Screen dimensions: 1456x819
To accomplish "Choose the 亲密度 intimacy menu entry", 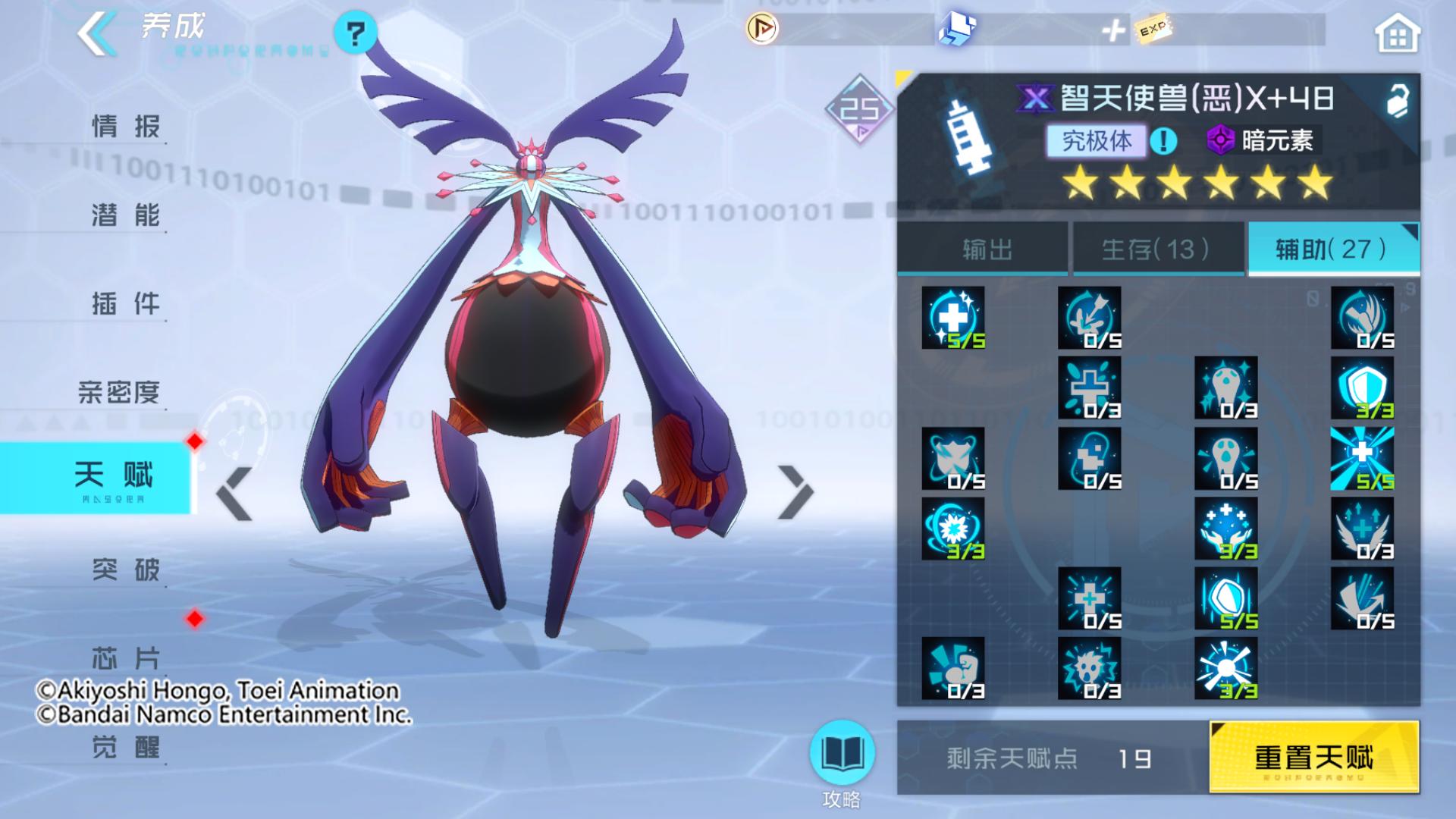I will pos(119,392).
